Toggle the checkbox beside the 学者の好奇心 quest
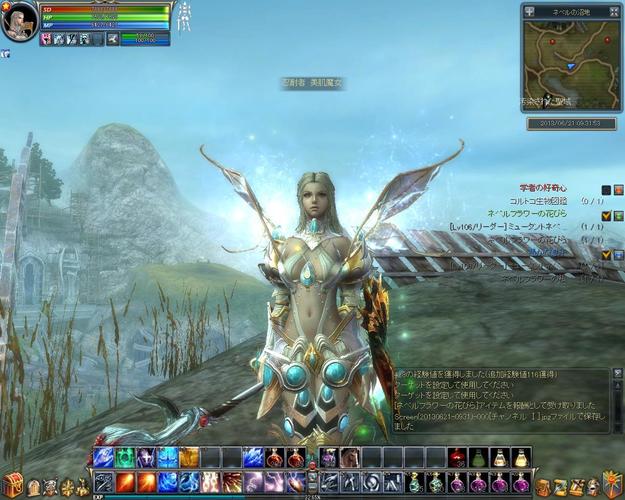The width and height of the screenshot is (625, 500). (605, 189)
